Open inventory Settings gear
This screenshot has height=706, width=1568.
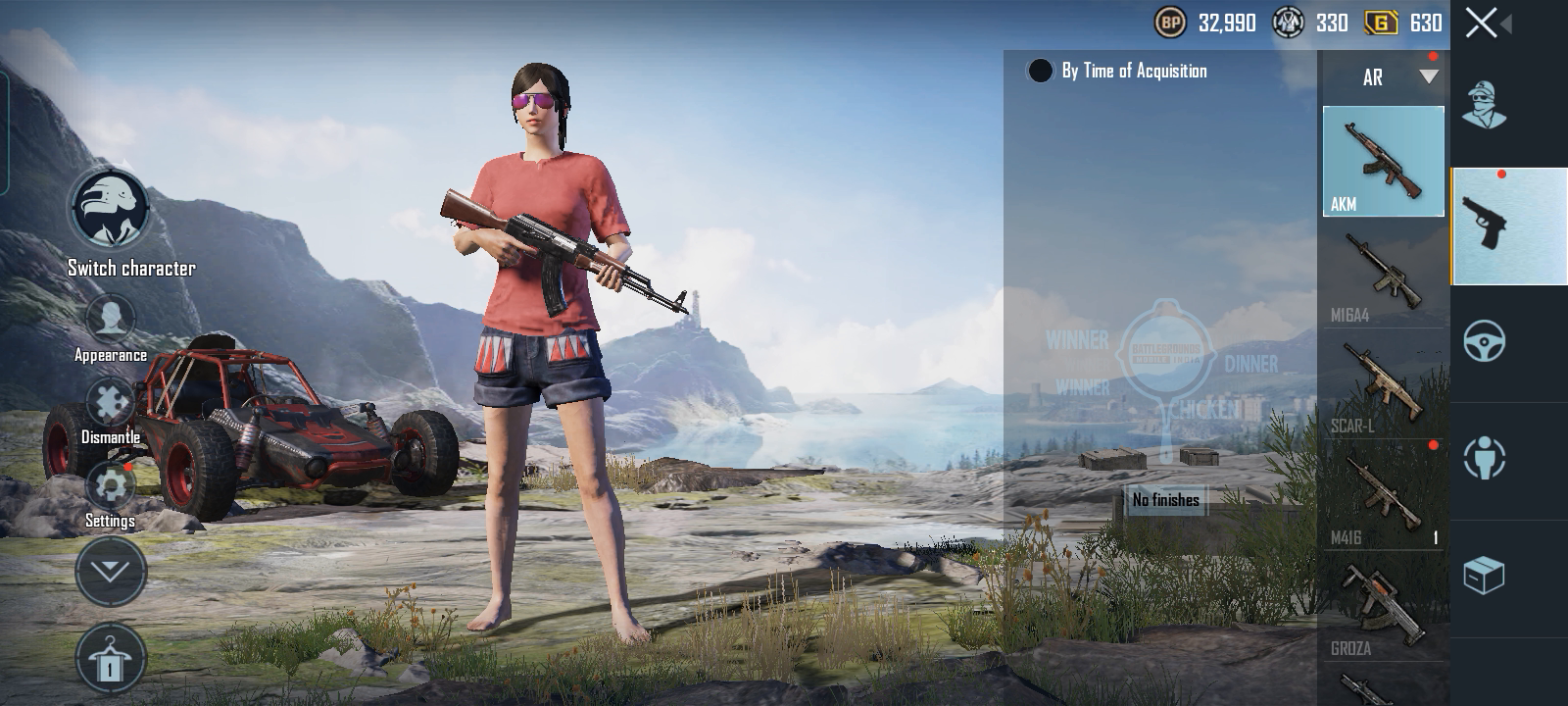[x=110, y=486]
